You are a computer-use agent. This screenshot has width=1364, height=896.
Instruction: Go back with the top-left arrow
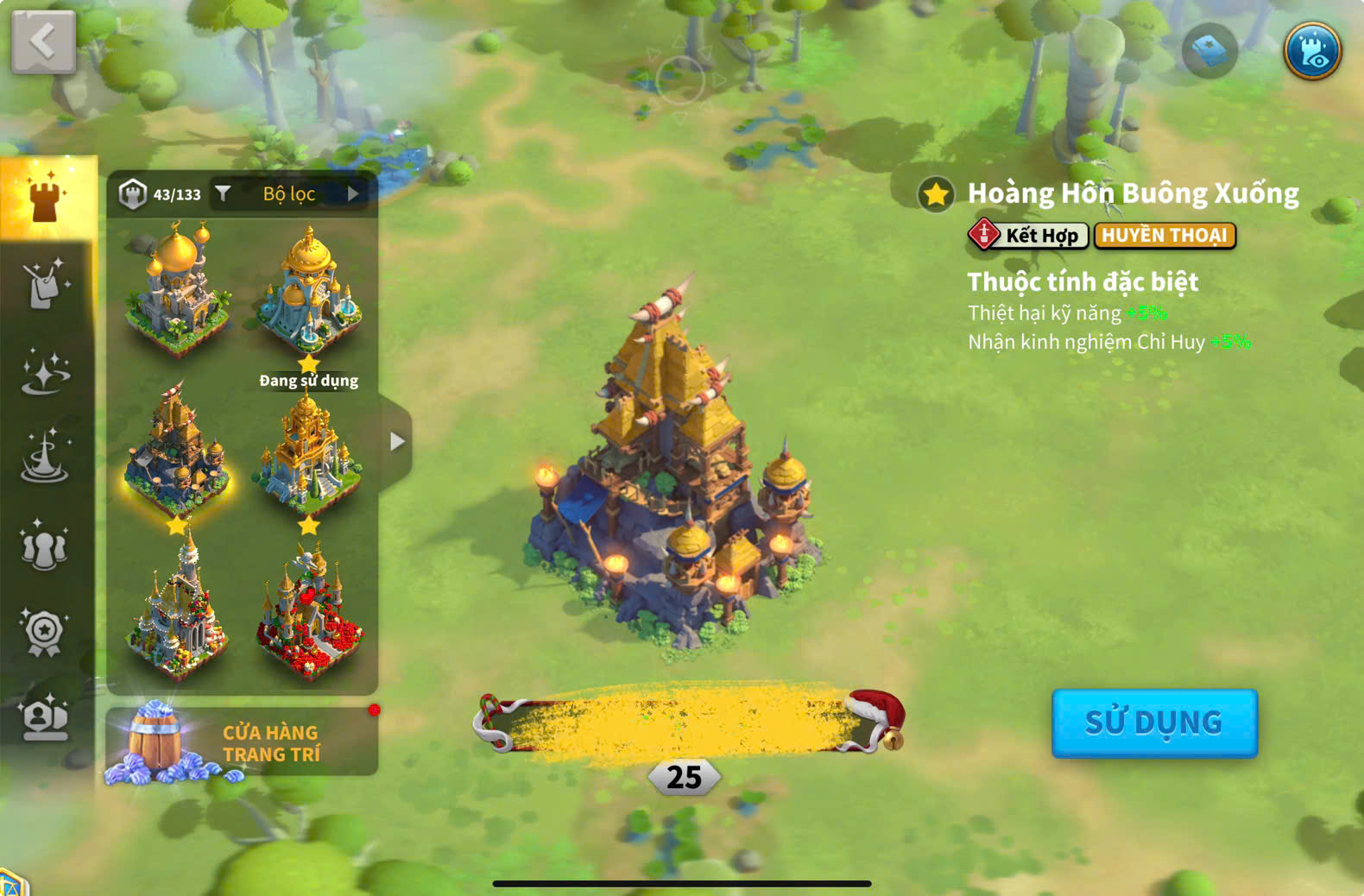coord(43,41)
